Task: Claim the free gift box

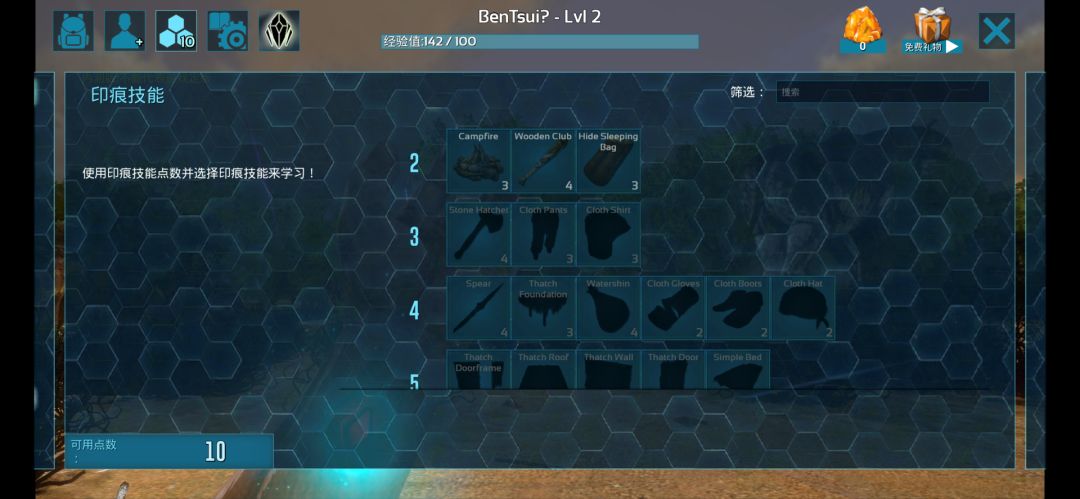Action: click(x=932, y=31)
